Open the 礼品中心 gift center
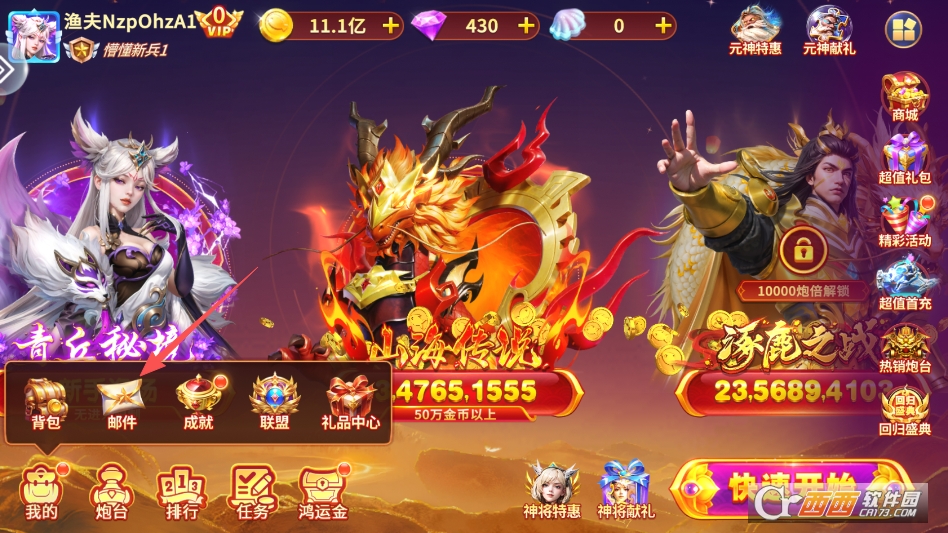Screen dimensions: 948x533 [x=352, y=400]
